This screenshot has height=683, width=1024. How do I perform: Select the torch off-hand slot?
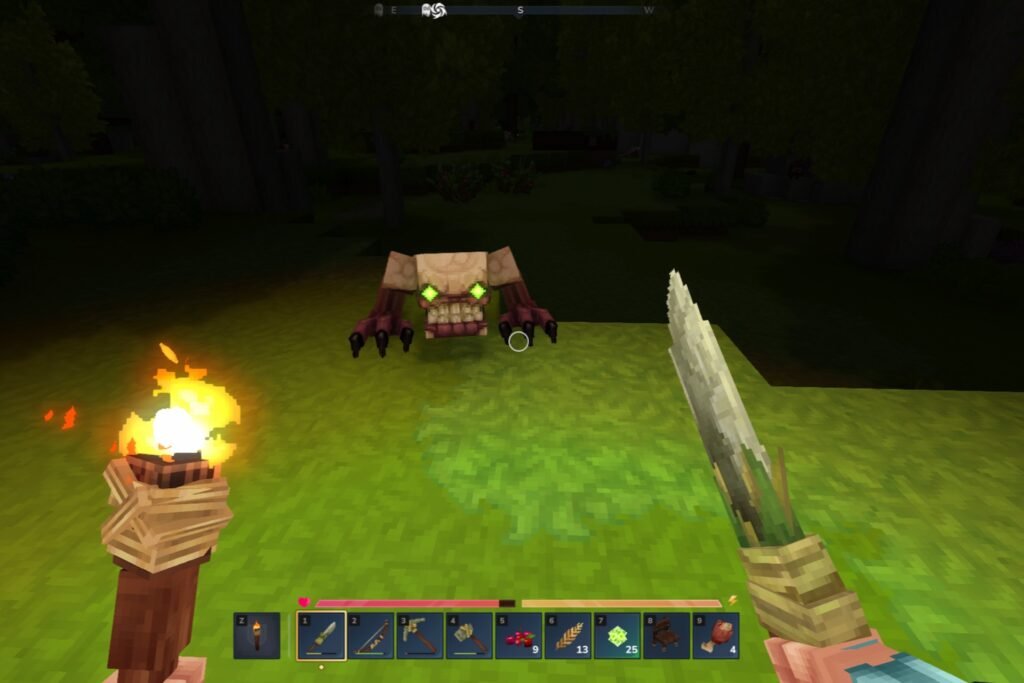click(x=256, y=636)
